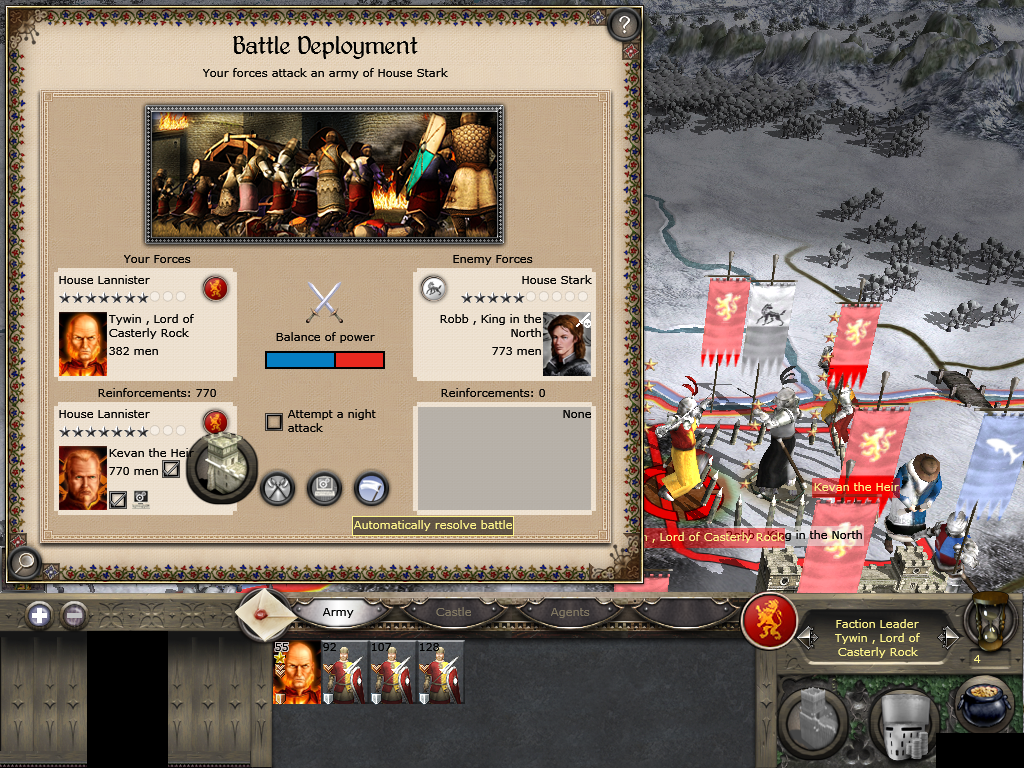The height and width of the screenshot is (768, 1024).
Task: Automatically resolve the battle
Action: (x=324, y=489)
